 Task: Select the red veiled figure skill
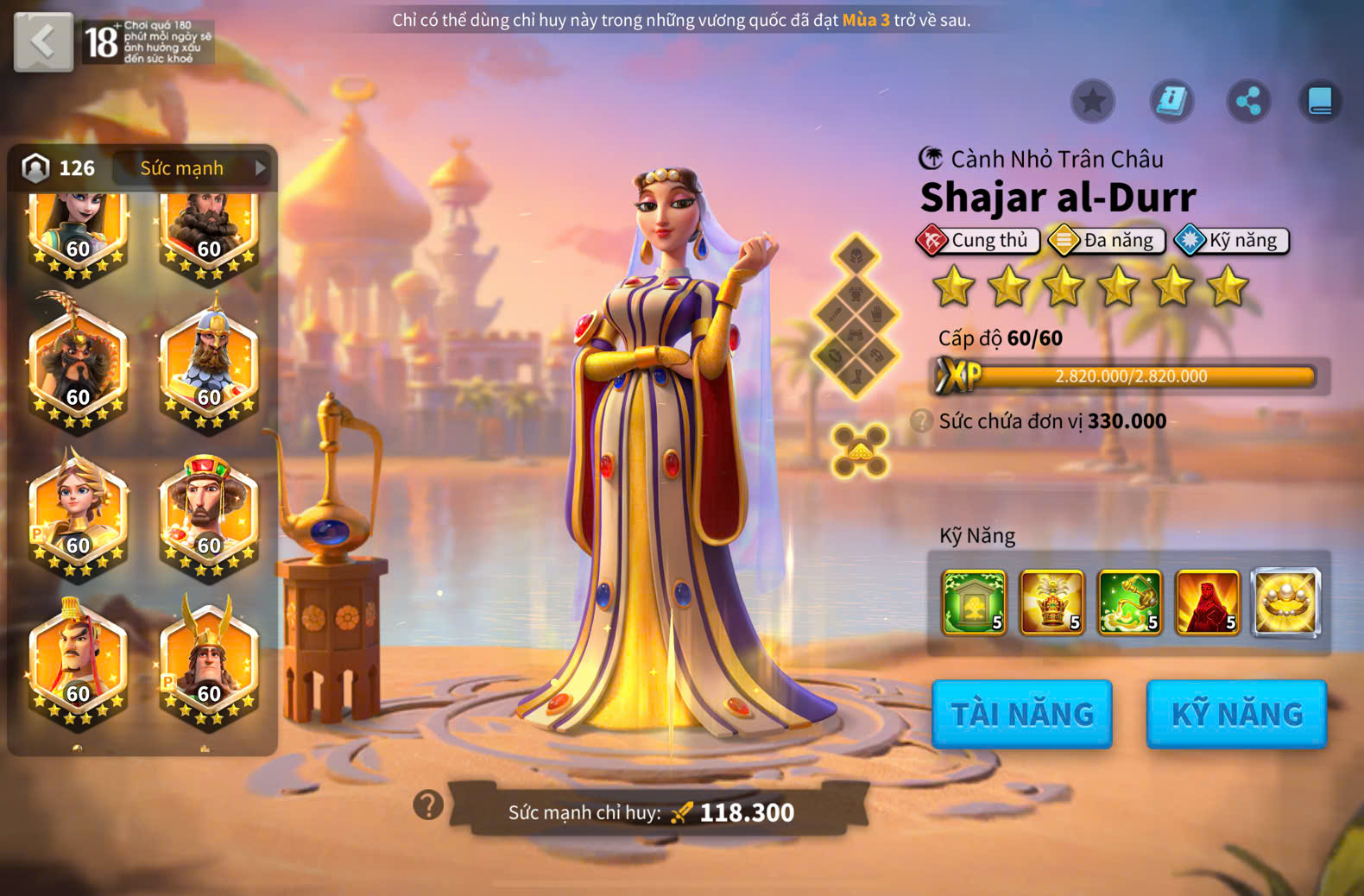[1207, 603]
